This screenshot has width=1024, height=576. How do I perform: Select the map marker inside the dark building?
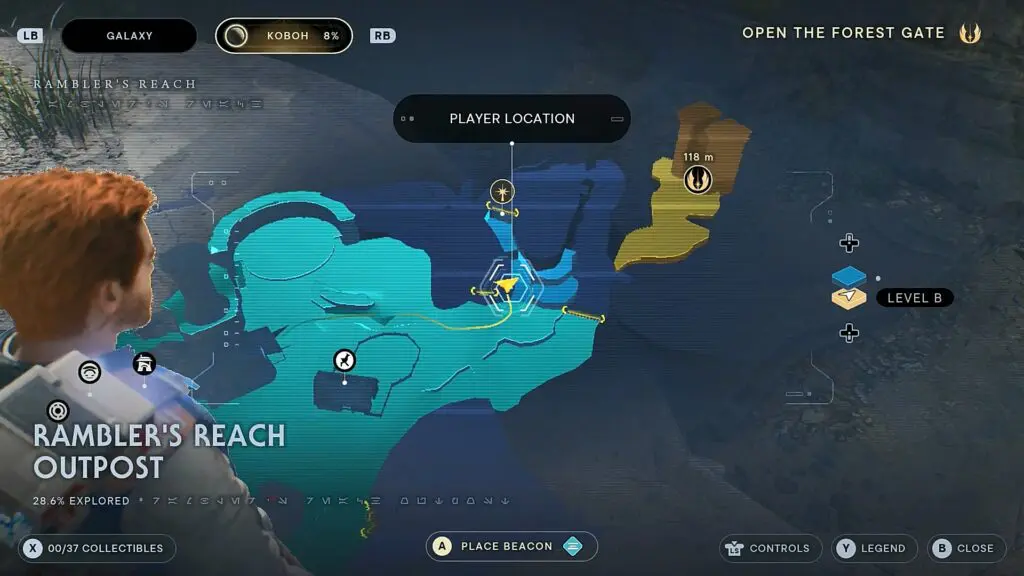[x=344, y=360]
